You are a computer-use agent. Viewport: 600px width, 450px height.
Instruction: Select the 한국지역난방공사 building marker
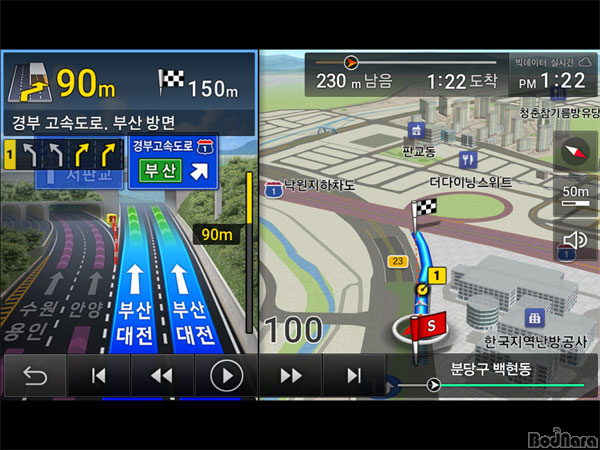tap(534, 318)
